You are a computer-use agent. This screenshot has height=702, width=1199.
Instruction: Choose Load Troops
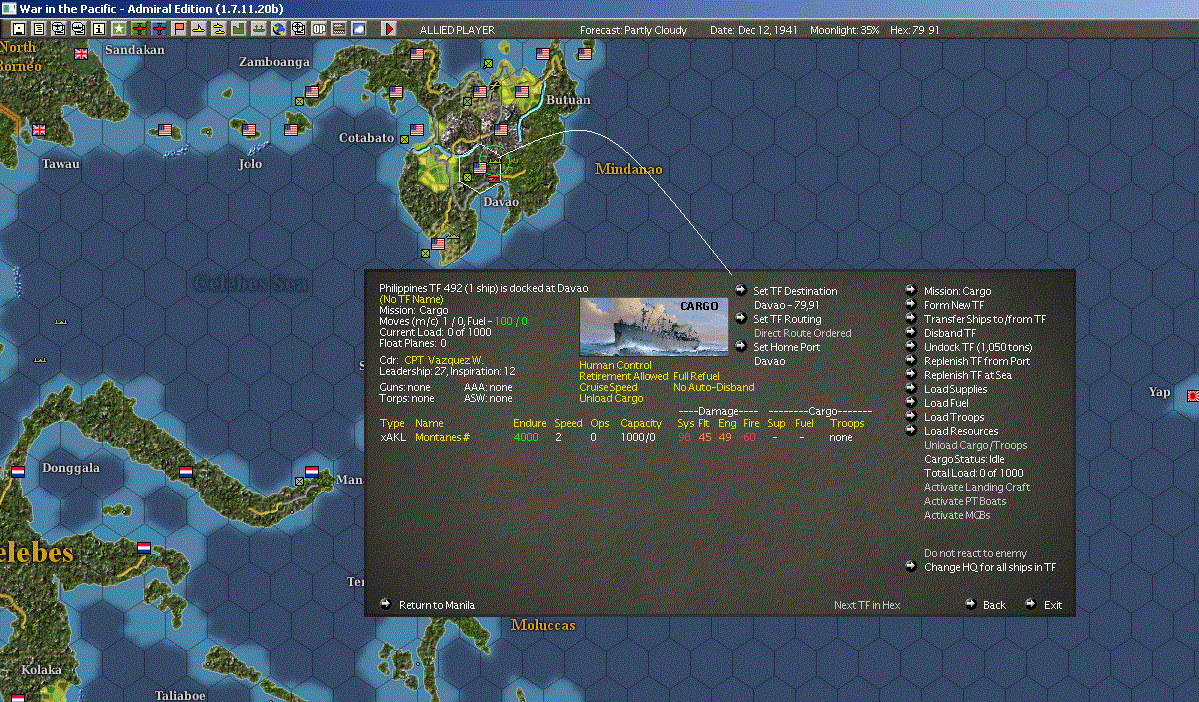pos(953,417)
